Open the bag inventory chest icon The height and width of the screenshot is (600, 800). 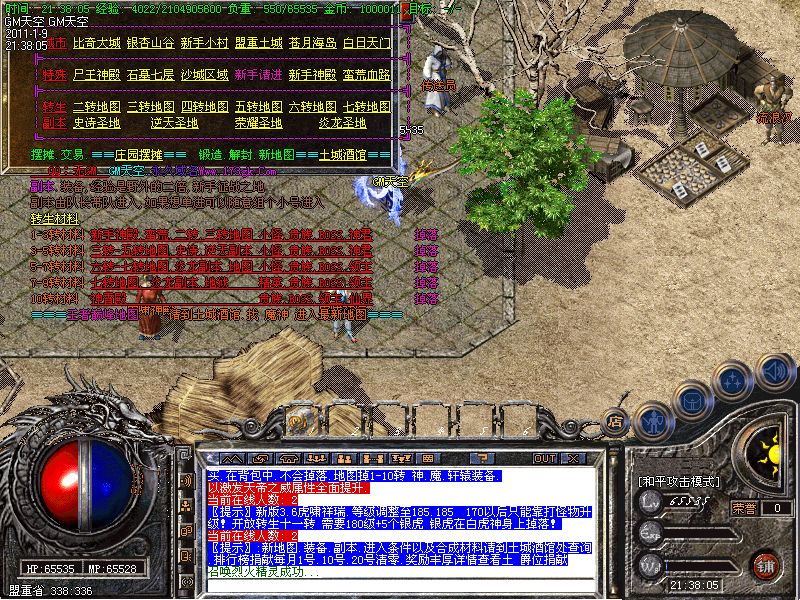click(x=692, y=401)
